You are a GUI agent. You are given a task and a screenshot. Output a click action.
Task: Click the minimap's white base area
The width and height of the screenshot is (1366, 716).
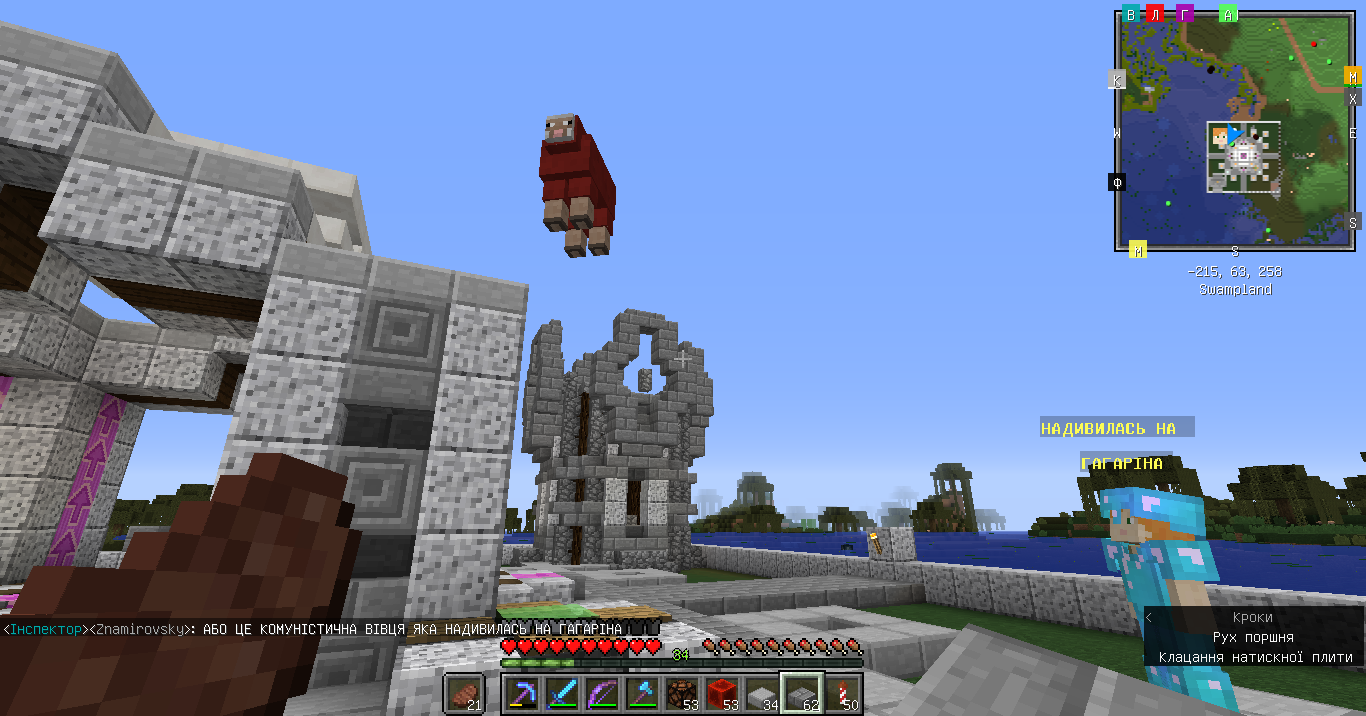[x=1243, y=156]
